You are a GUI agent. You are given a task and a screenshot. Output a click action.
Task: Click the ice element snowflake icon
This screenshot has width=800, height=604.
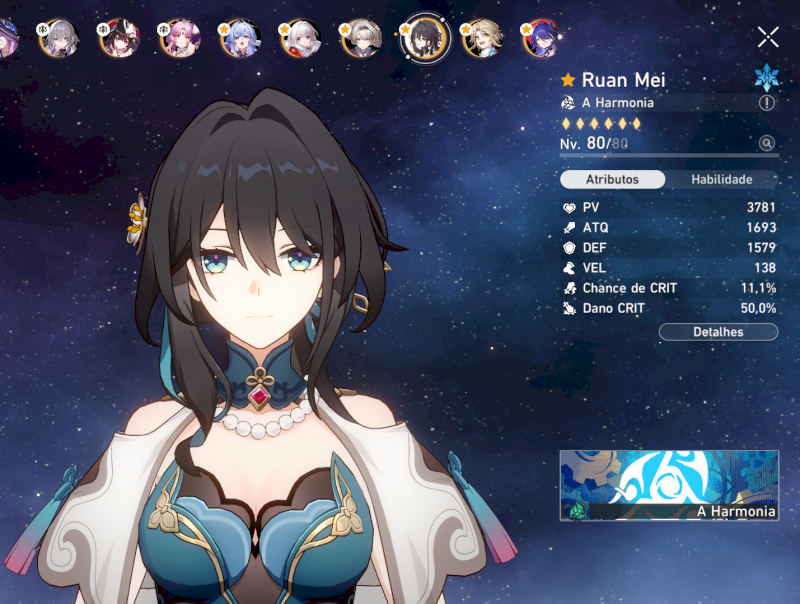coord(766,79)
